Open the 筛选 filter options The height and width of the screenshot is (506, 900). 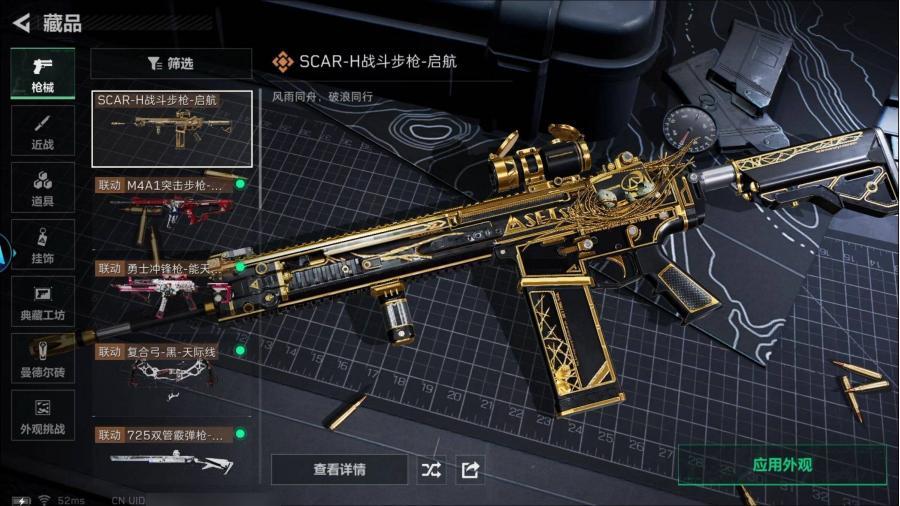tap(171, 63)
